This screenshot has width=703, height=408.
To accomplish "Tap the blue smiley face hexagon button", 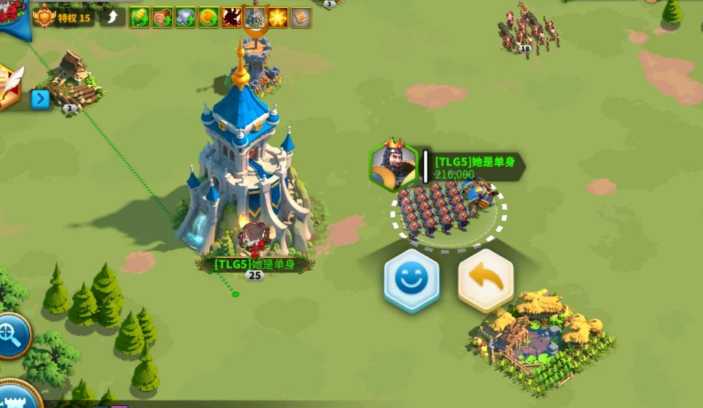I will 411,281.
